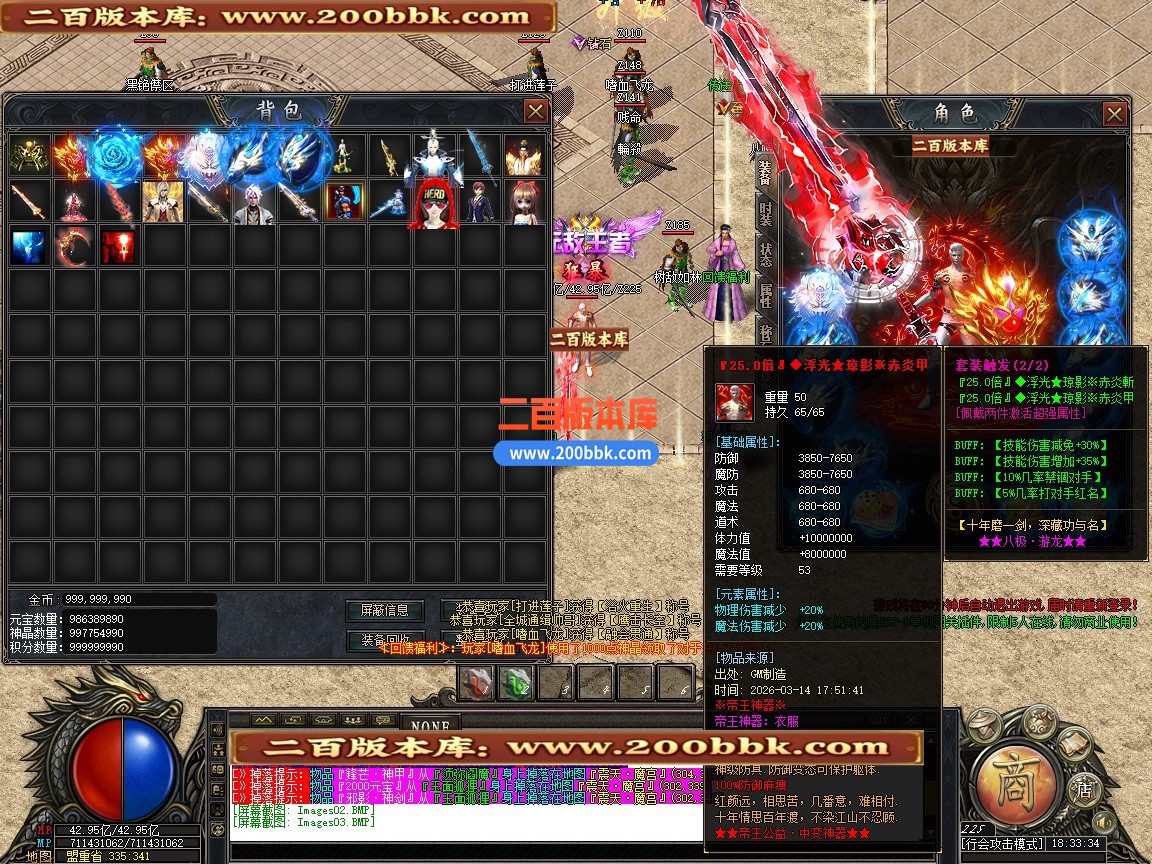Image resolution: width=1152 pixels, height=864 pixels.
Task: Select the white-haired male costume item
Action: (x=253, y=201)
